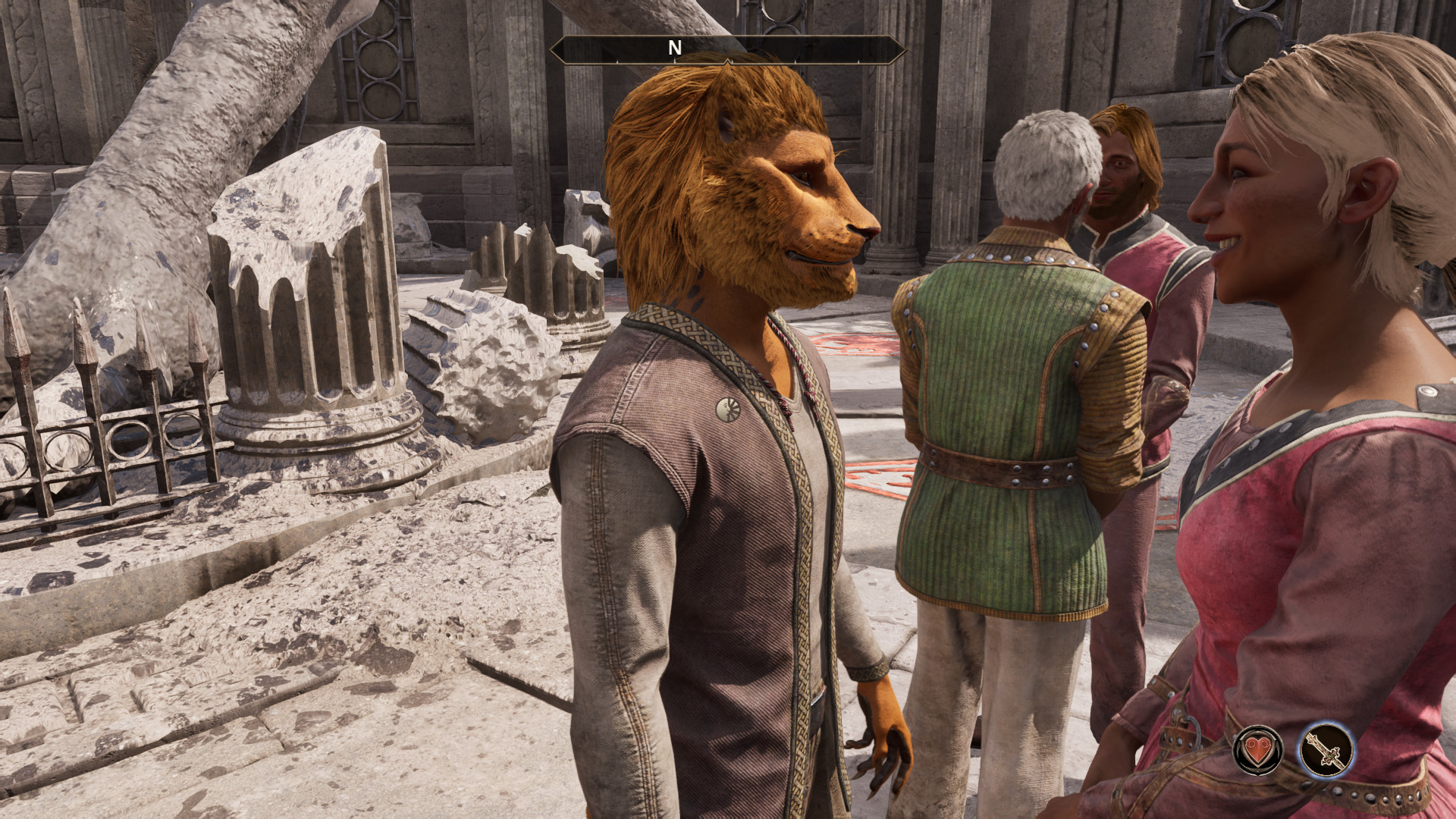Click the heart spell icon

[1258, 750]
